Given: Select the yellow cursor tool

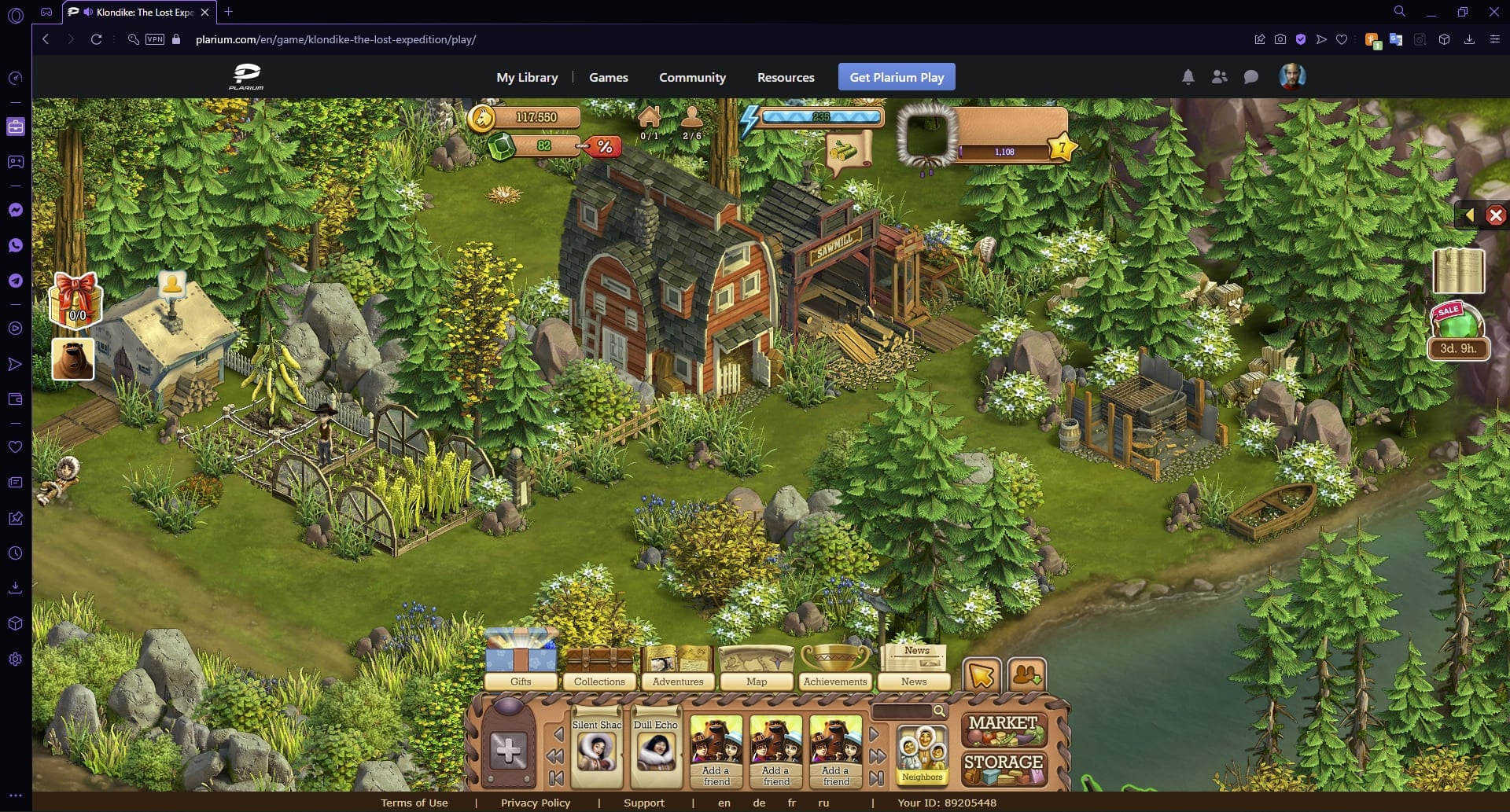Looking at the screenshot, I should pos(981,674).
